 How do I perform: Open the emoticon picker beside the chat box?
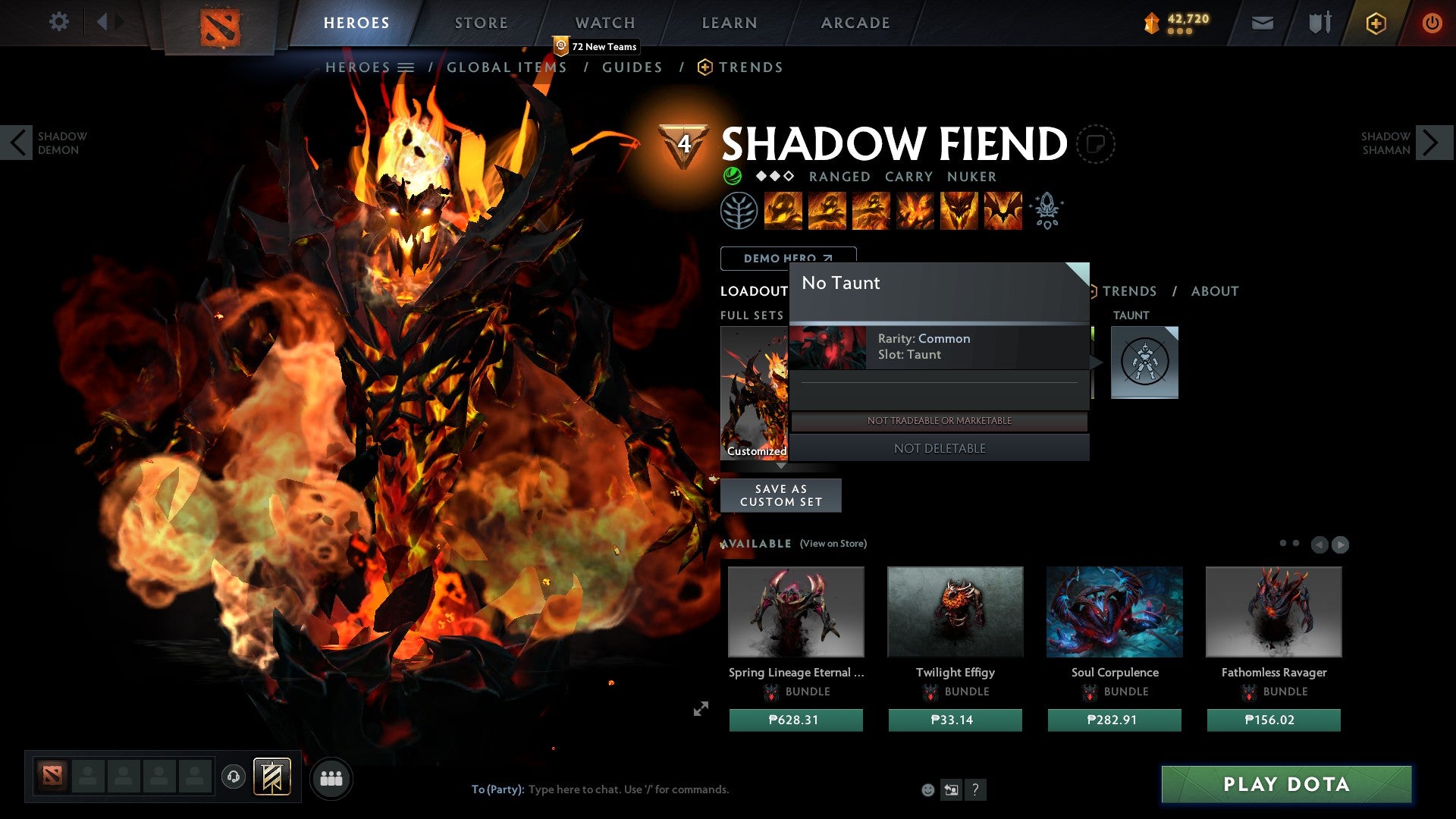pyautogui.click(x=927, y=789)
